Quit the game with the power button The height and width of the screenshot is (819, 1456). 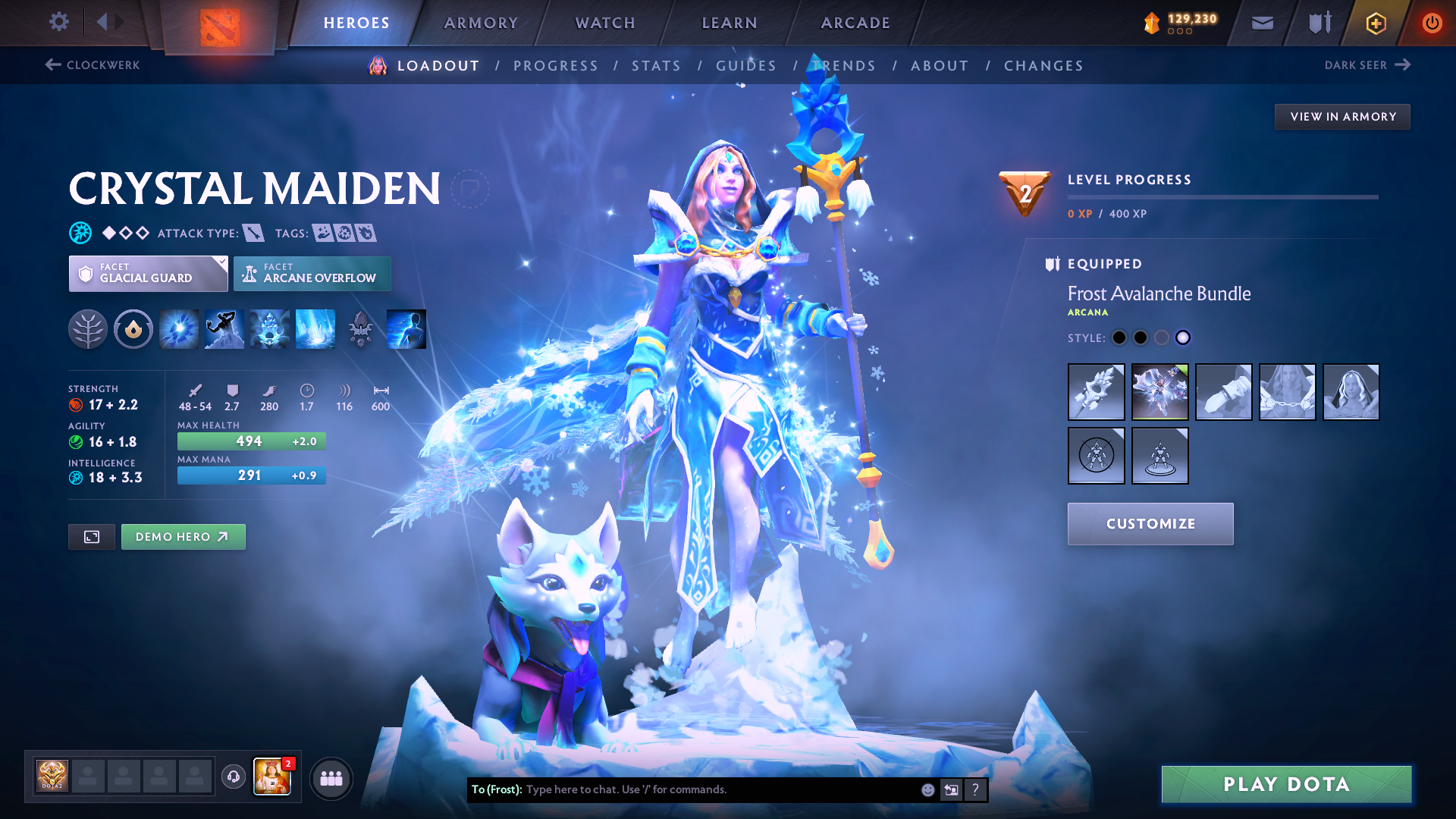1432,23
